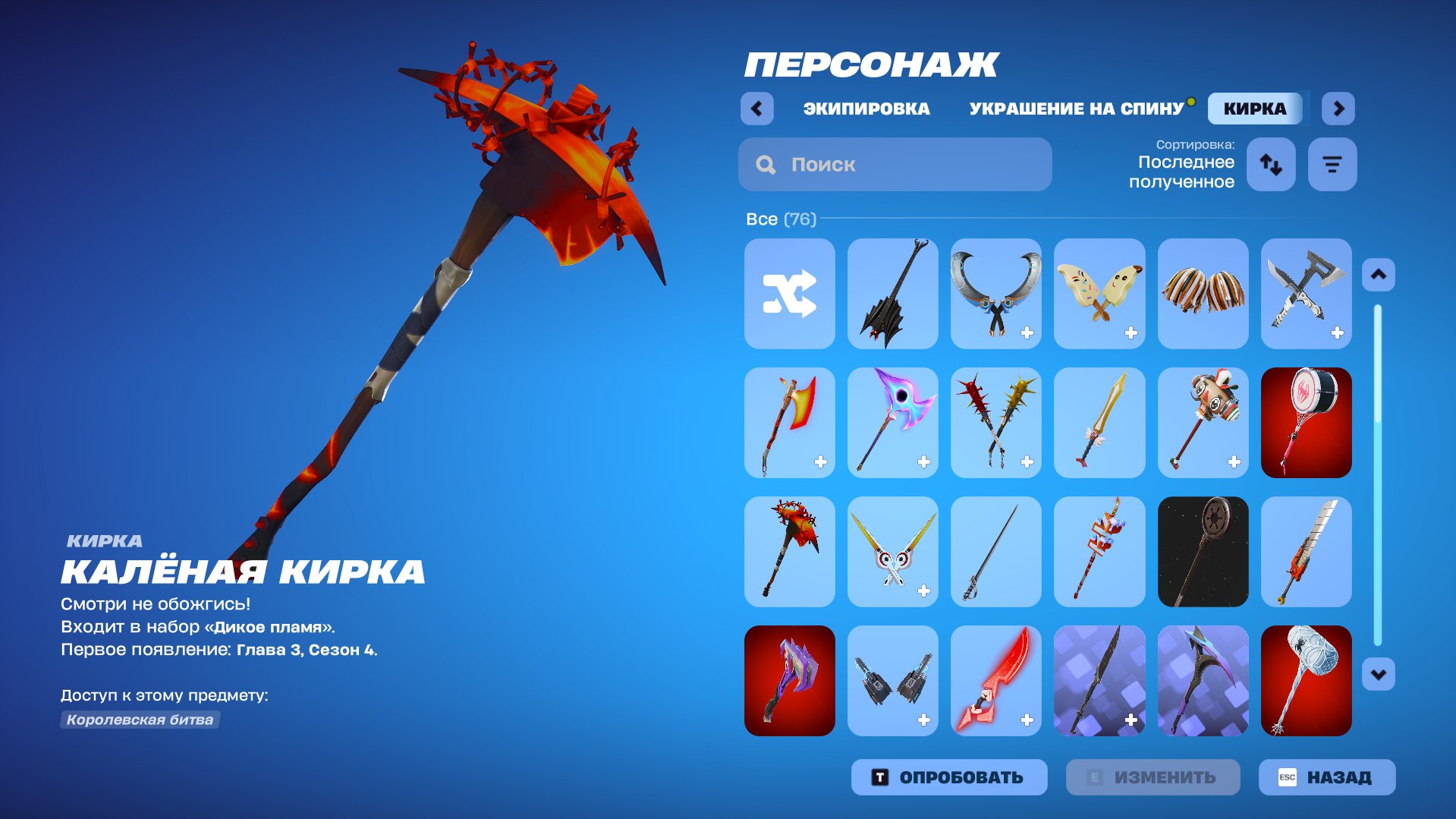Open the sort order icon with arrows
Image resolution: width=1456 pixels, height=819 pixels.
1270,164
